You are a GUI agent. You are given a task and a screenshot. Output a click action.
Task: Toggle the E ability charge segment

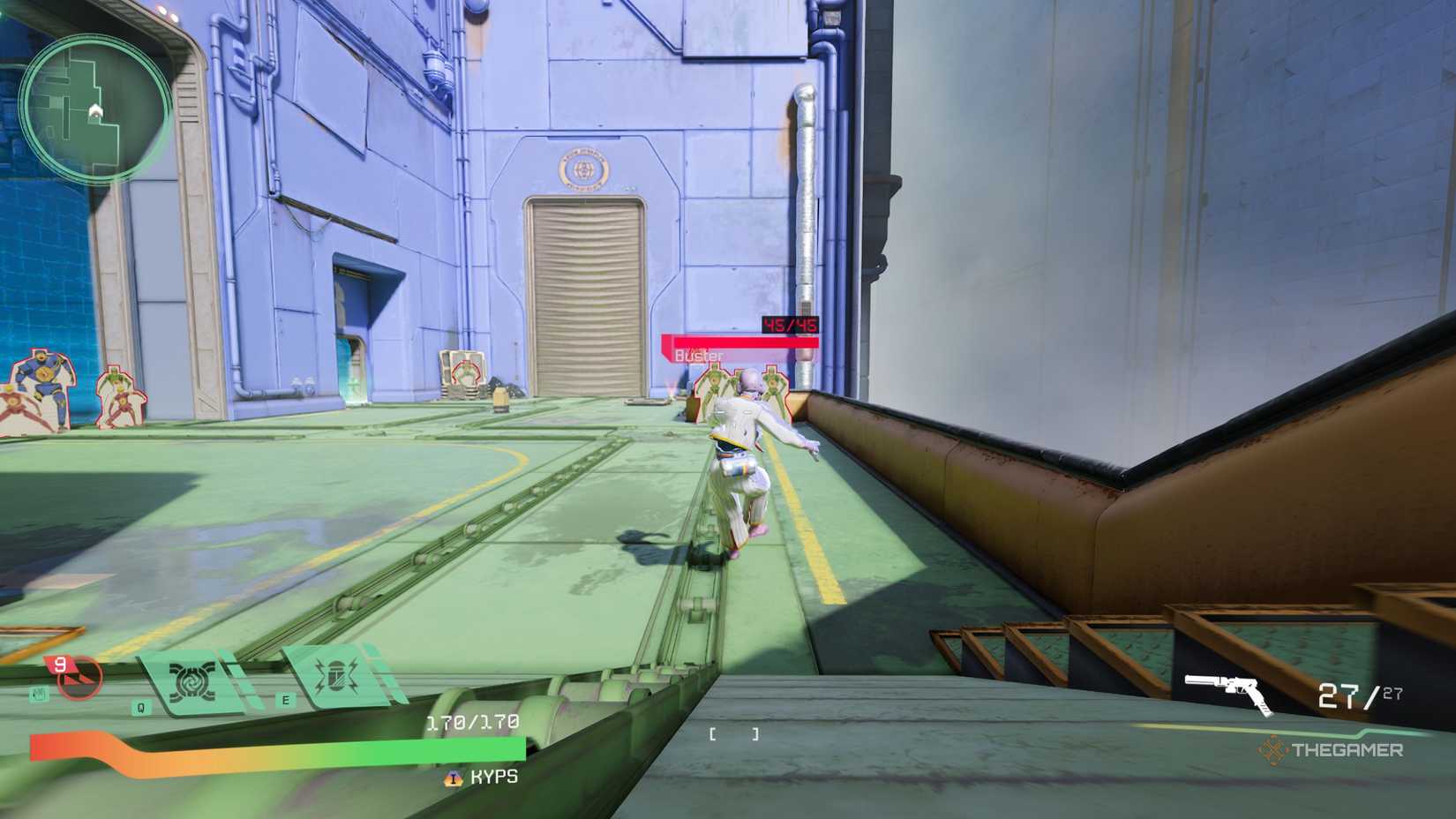(x=389, y=684)
